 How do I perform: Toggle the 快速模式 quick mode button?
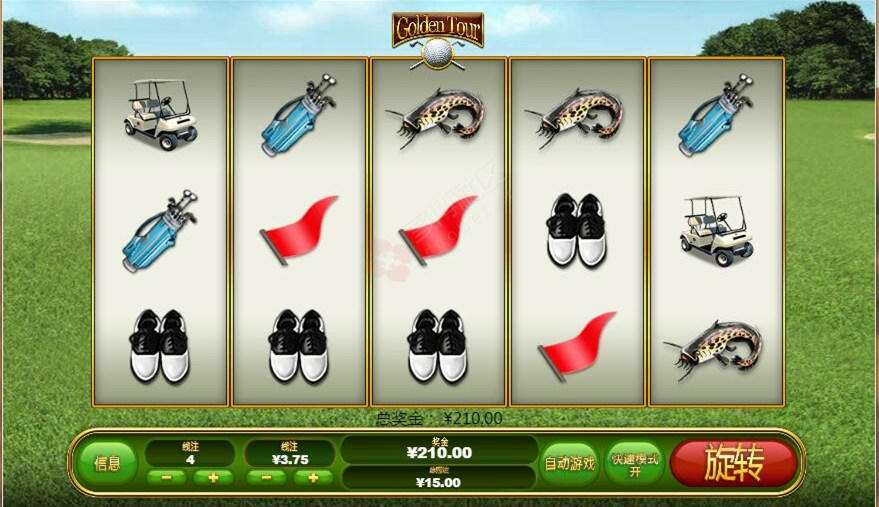[634, 463]
